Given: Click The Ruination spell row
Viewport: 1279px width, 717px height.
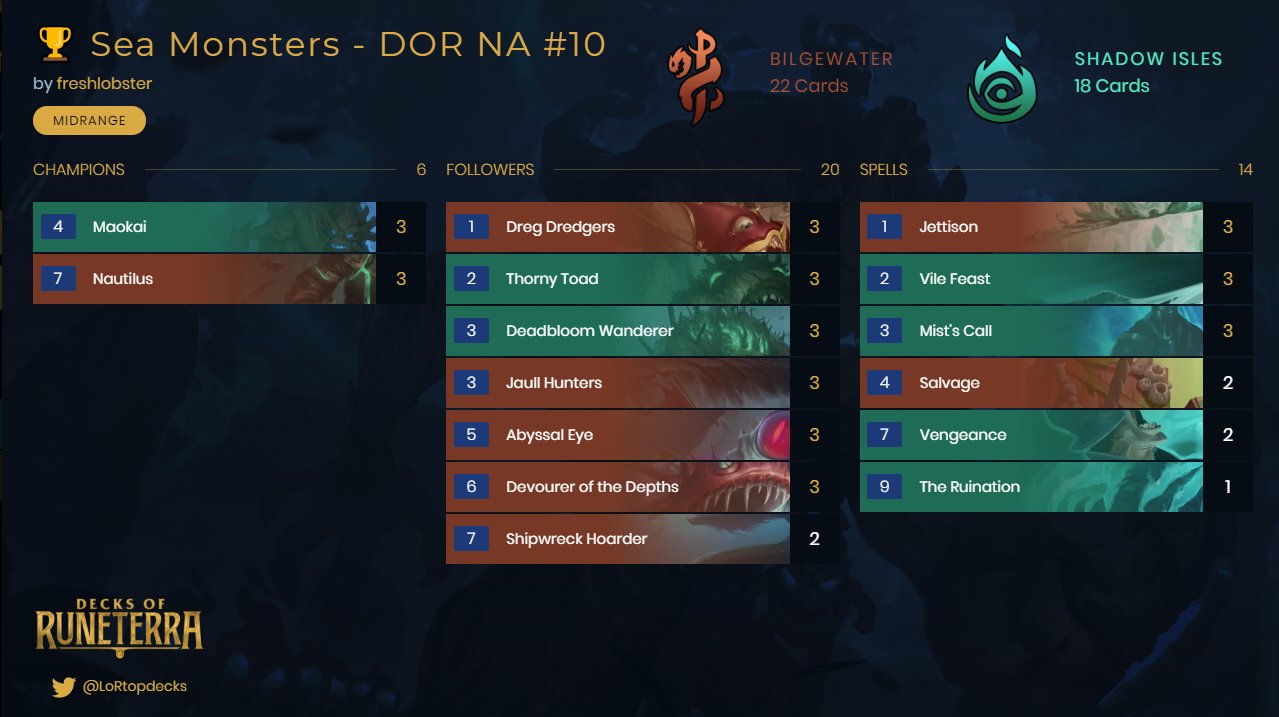Looking at the screenshot, I should 1031,487.
